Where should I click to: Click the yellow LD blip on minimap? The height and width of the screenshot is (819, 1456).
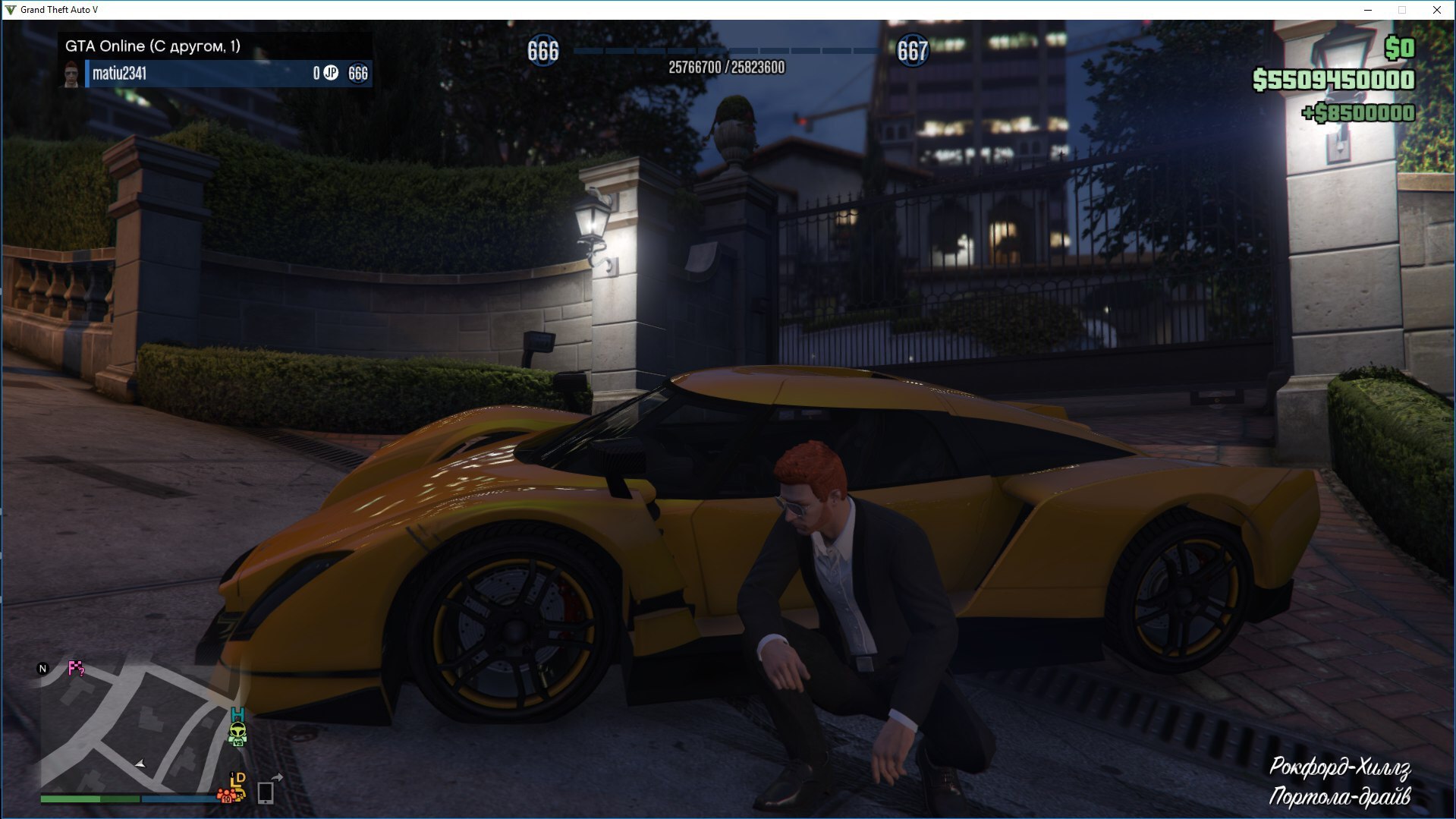point(238,781)
